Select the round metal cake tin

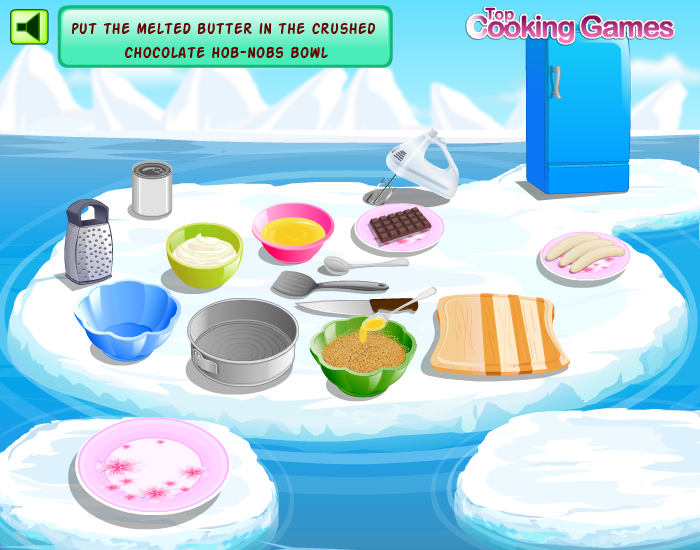(x=242, y=333)
